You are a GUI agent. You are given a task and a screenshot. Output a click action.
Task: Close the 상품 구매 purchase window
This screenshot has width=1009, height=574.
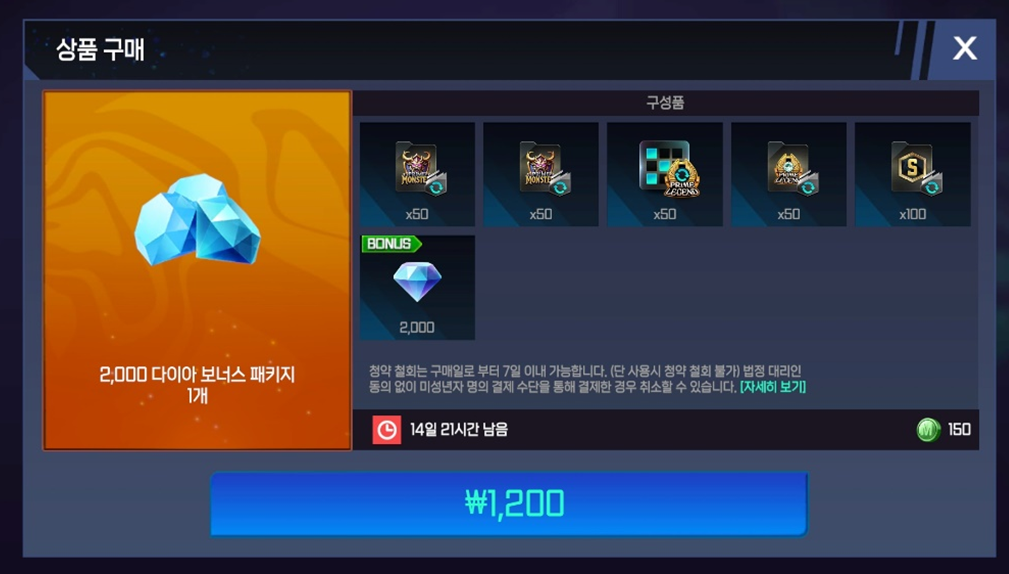click(x=964, y=48)
